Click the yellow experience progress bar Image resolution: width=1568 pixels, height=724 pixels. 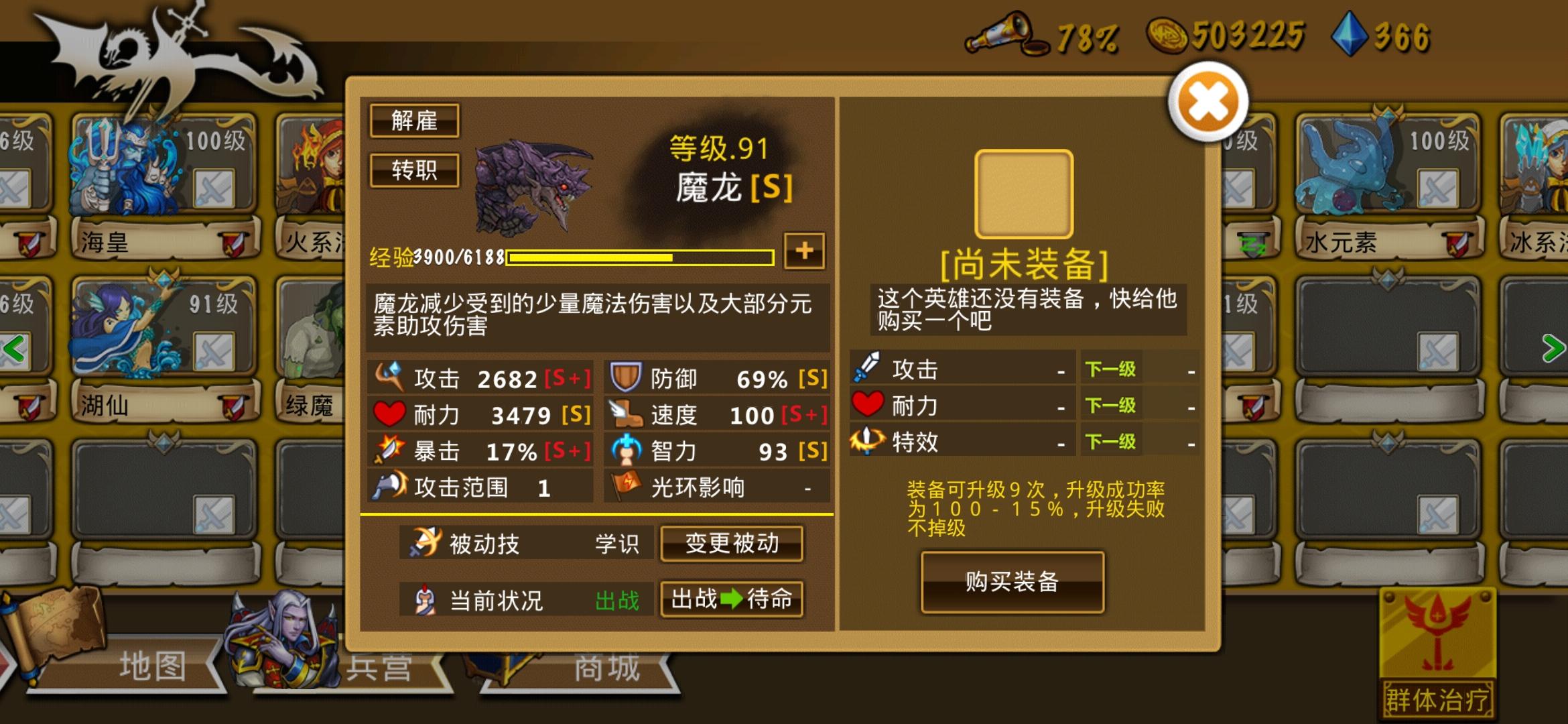[x=640, y=257]
